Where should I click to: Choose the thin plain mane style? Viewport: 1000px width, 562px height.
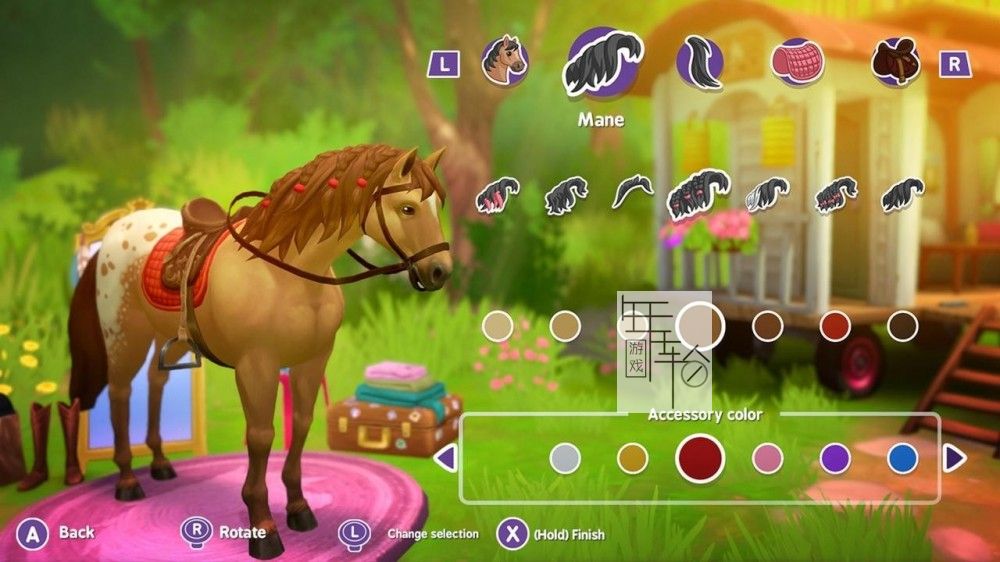pyautogui.click(x=632, y=191)
